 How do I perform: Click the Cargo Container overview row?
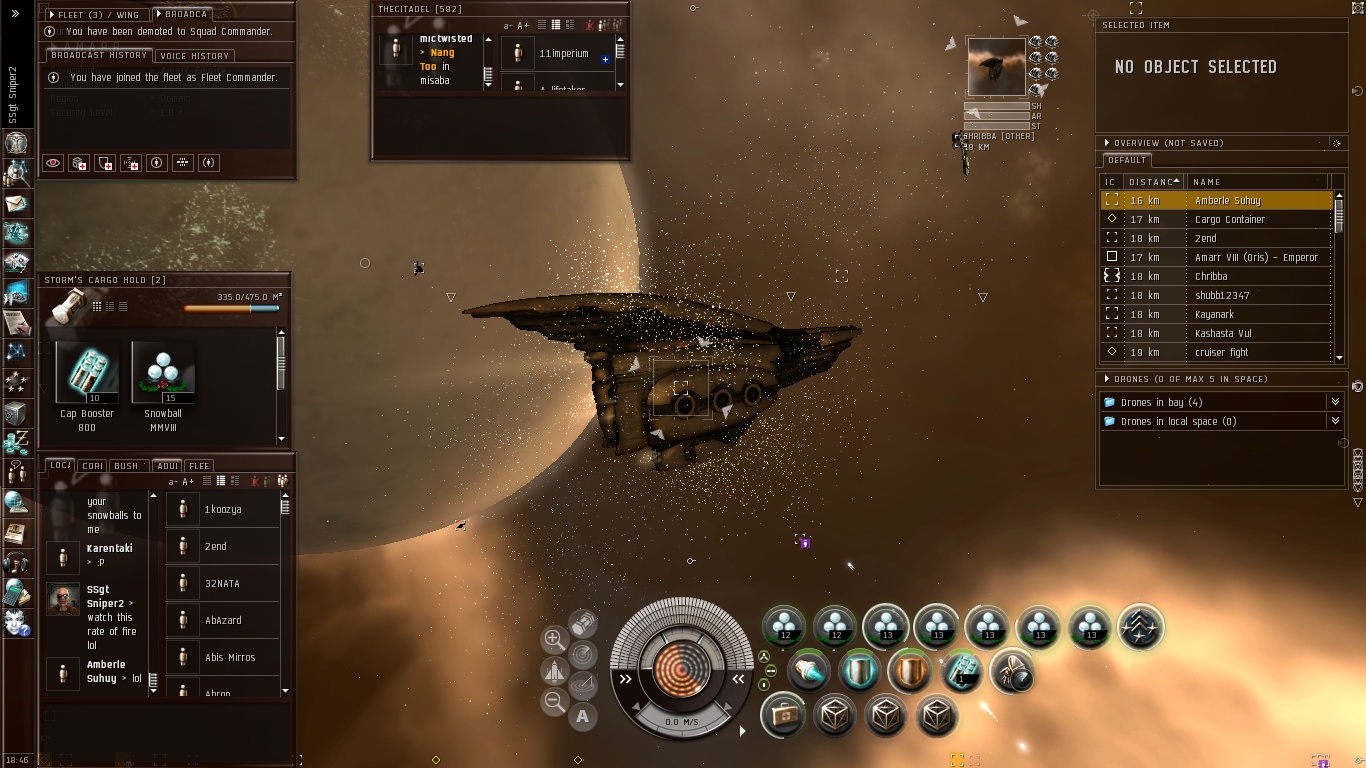1229,219
